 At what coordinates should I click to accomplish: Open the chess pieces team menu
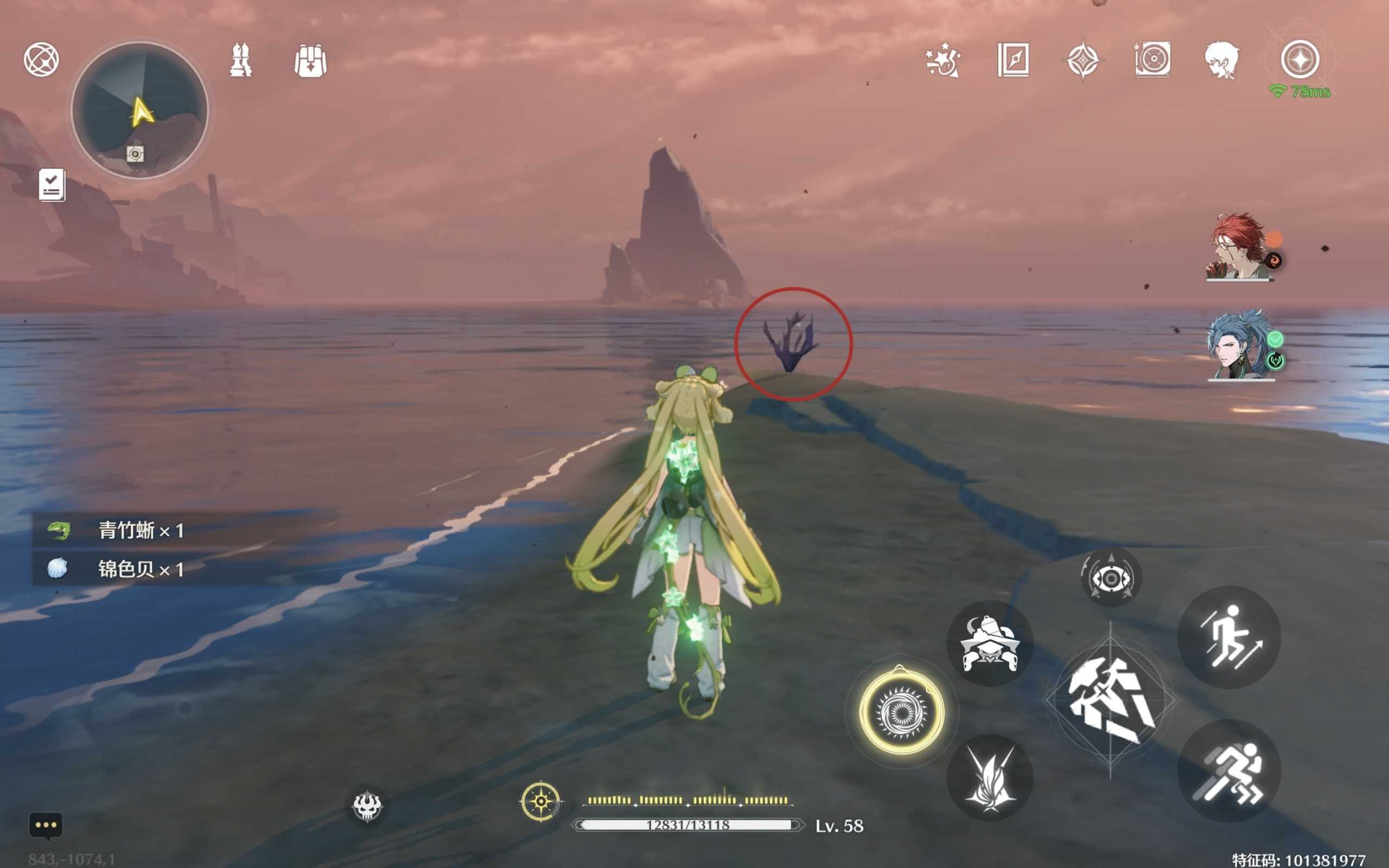click(240, 60)
